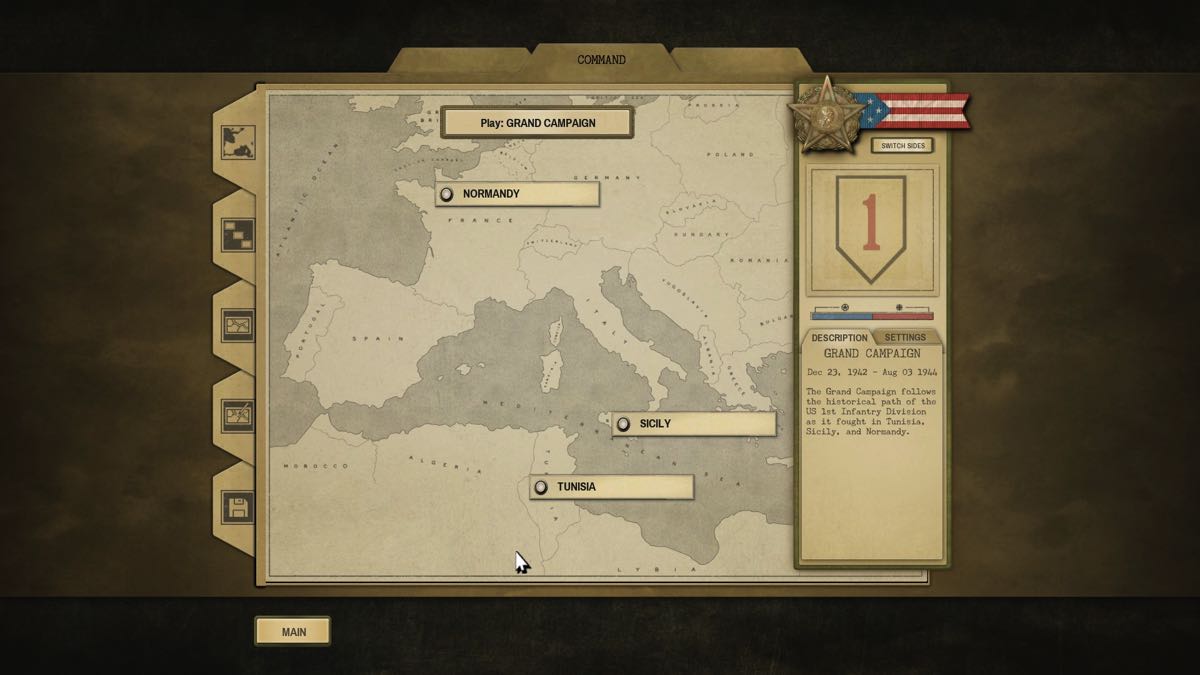Open the floppy disk save tab

pyautogui.click(x=238, y=507)
